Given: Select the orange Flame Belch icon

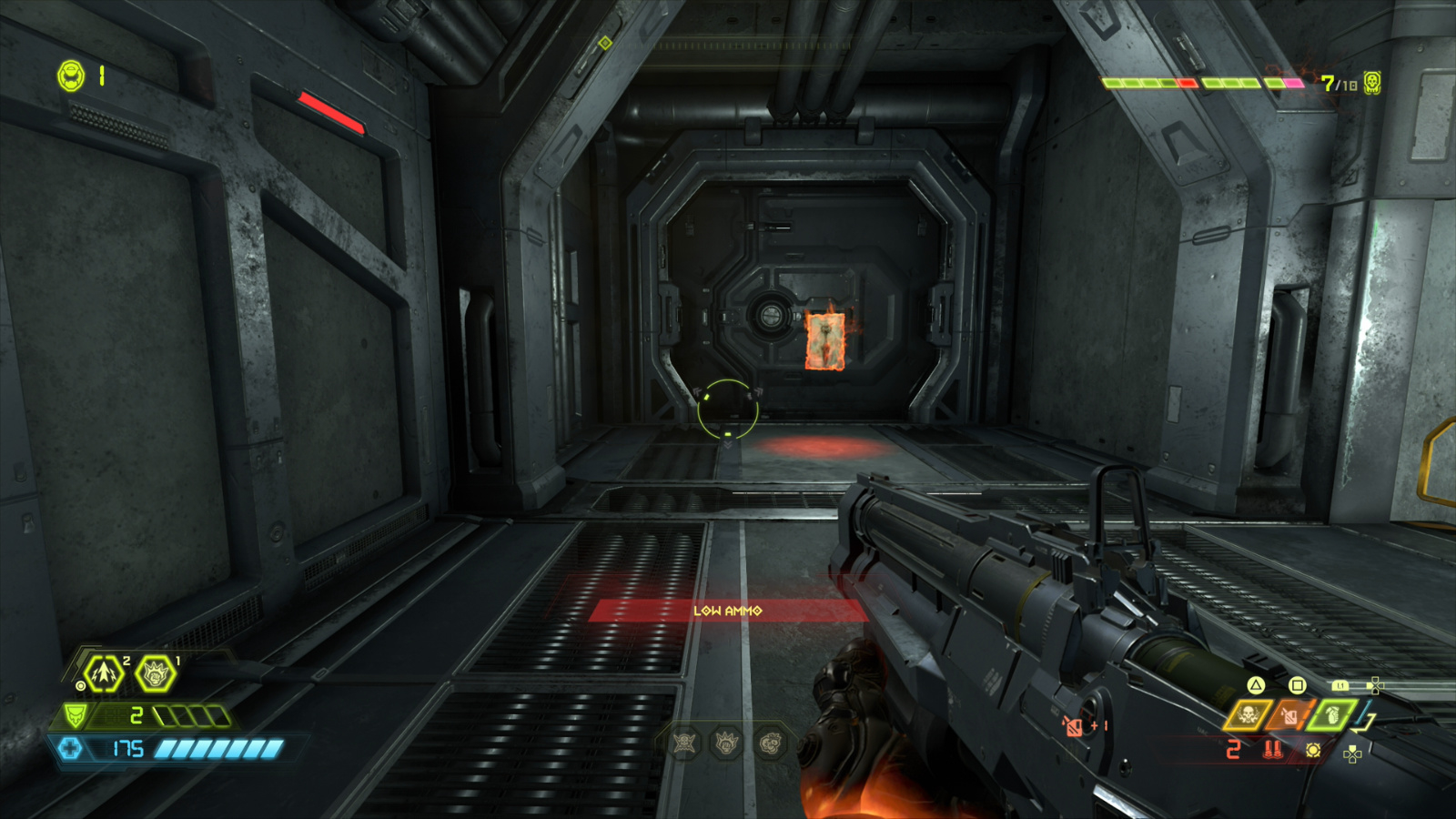Looking at the screenshot, I should (x=1289, y=715).
